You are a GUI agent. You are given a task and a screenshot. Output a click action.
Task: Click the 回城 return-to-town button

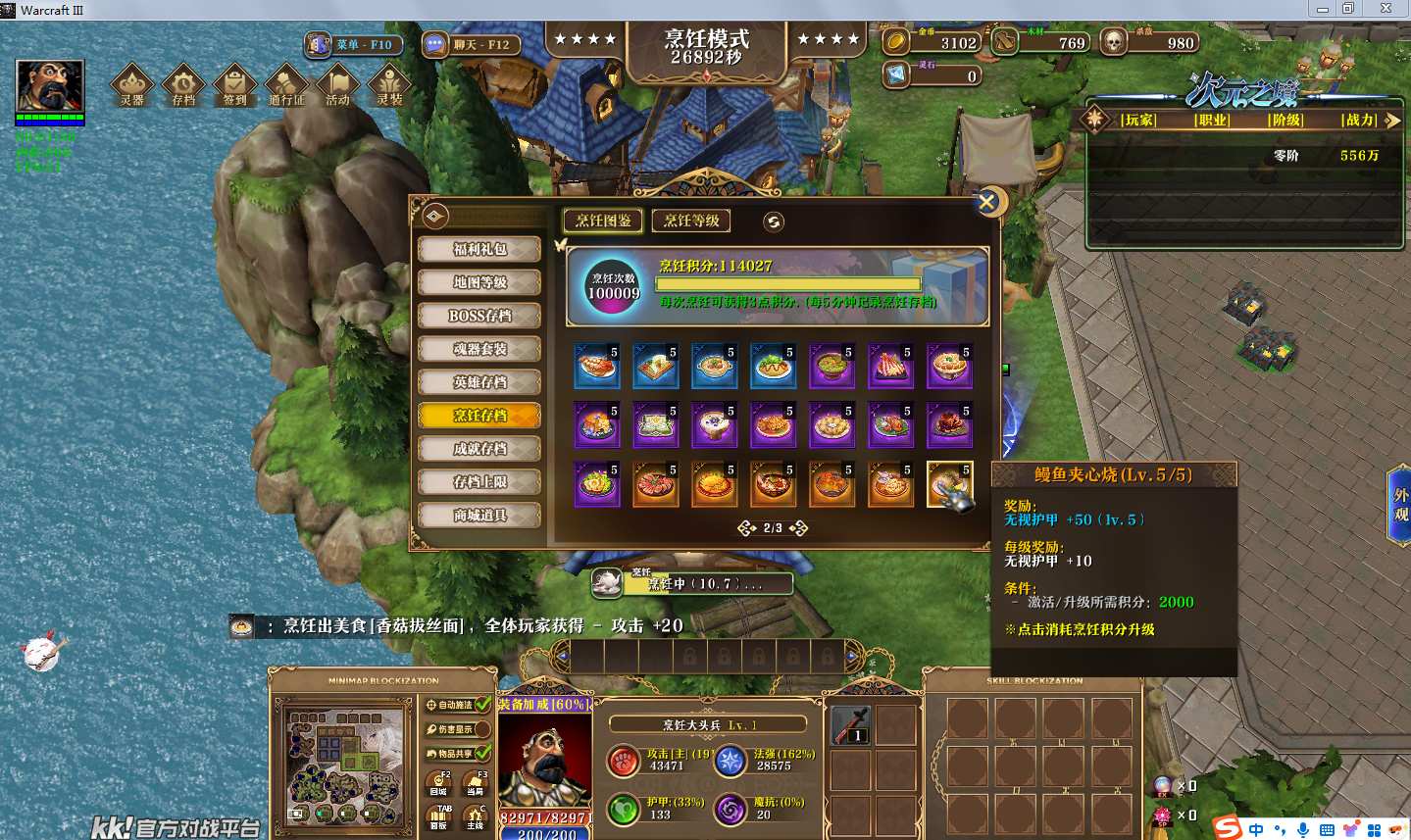pos(438,784)
